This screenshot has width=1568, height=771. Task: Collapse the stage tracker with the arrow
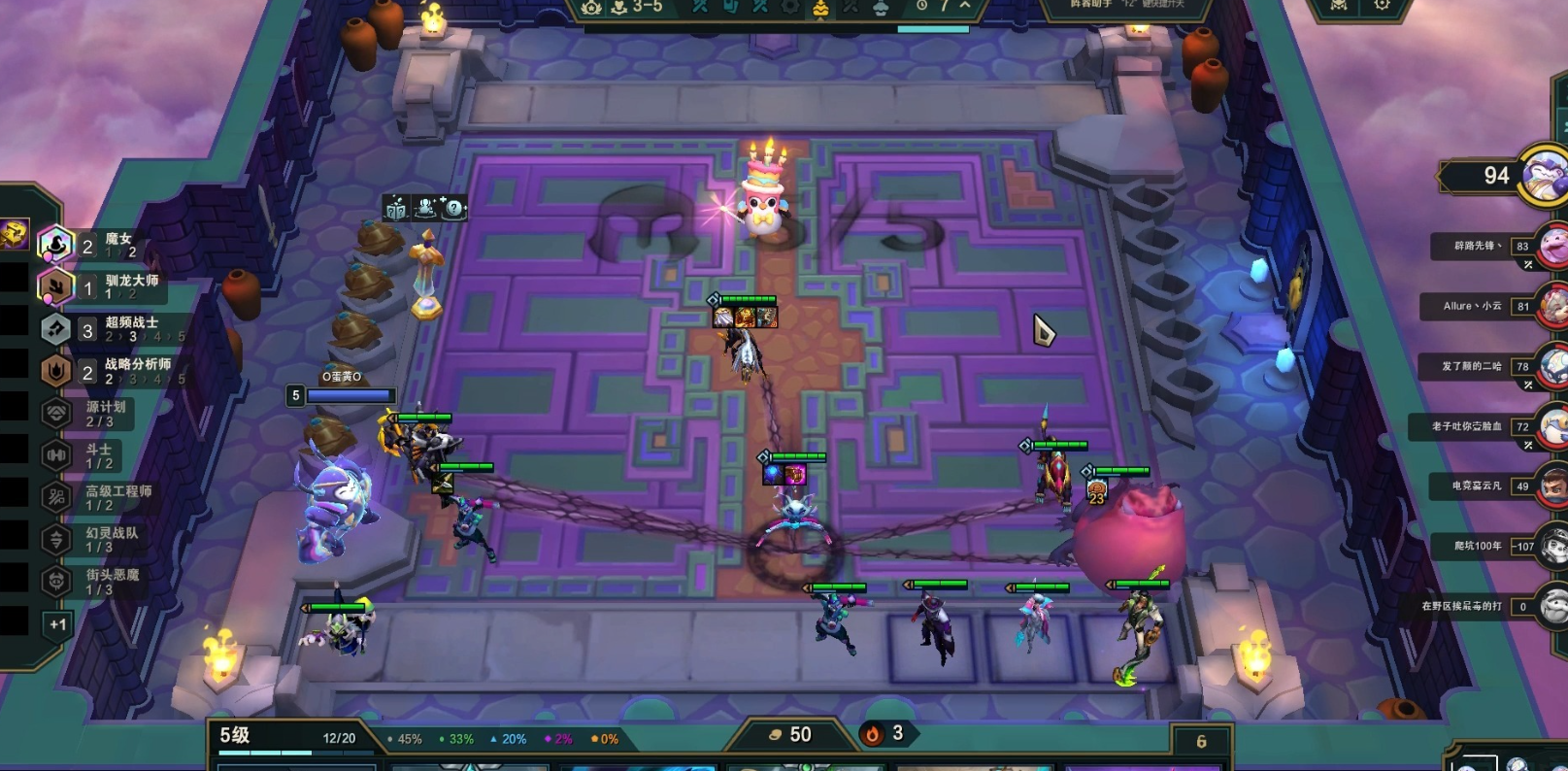coord(965,6)
